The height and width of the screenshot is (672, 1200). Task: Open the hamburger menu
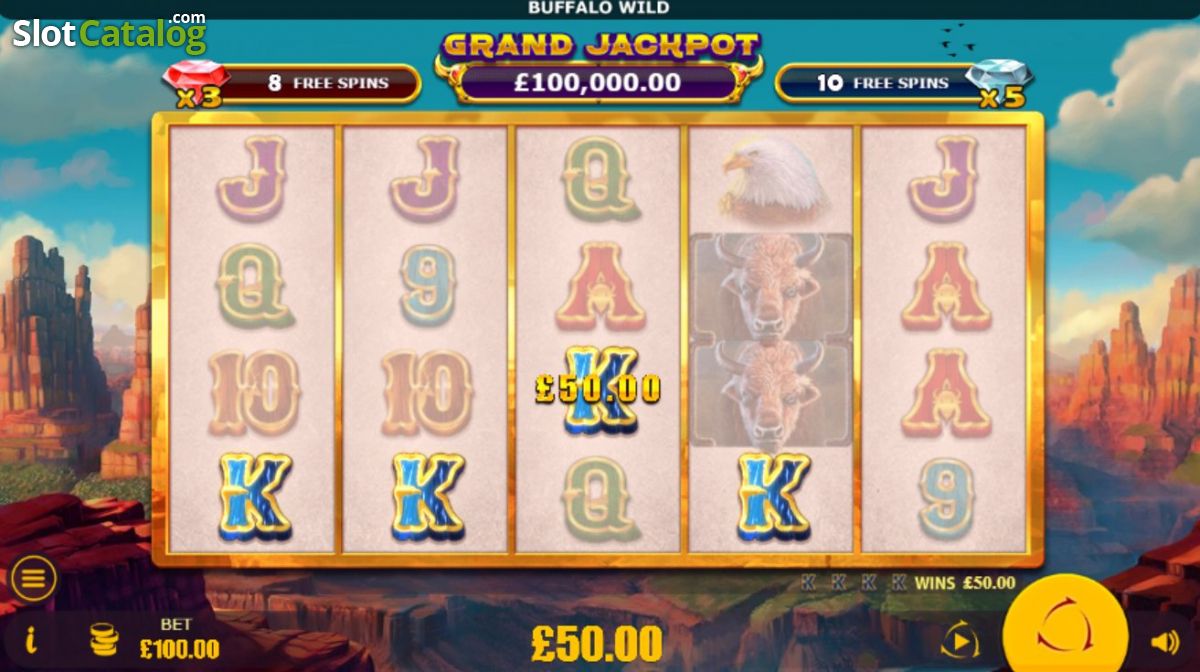pos(33,578)
